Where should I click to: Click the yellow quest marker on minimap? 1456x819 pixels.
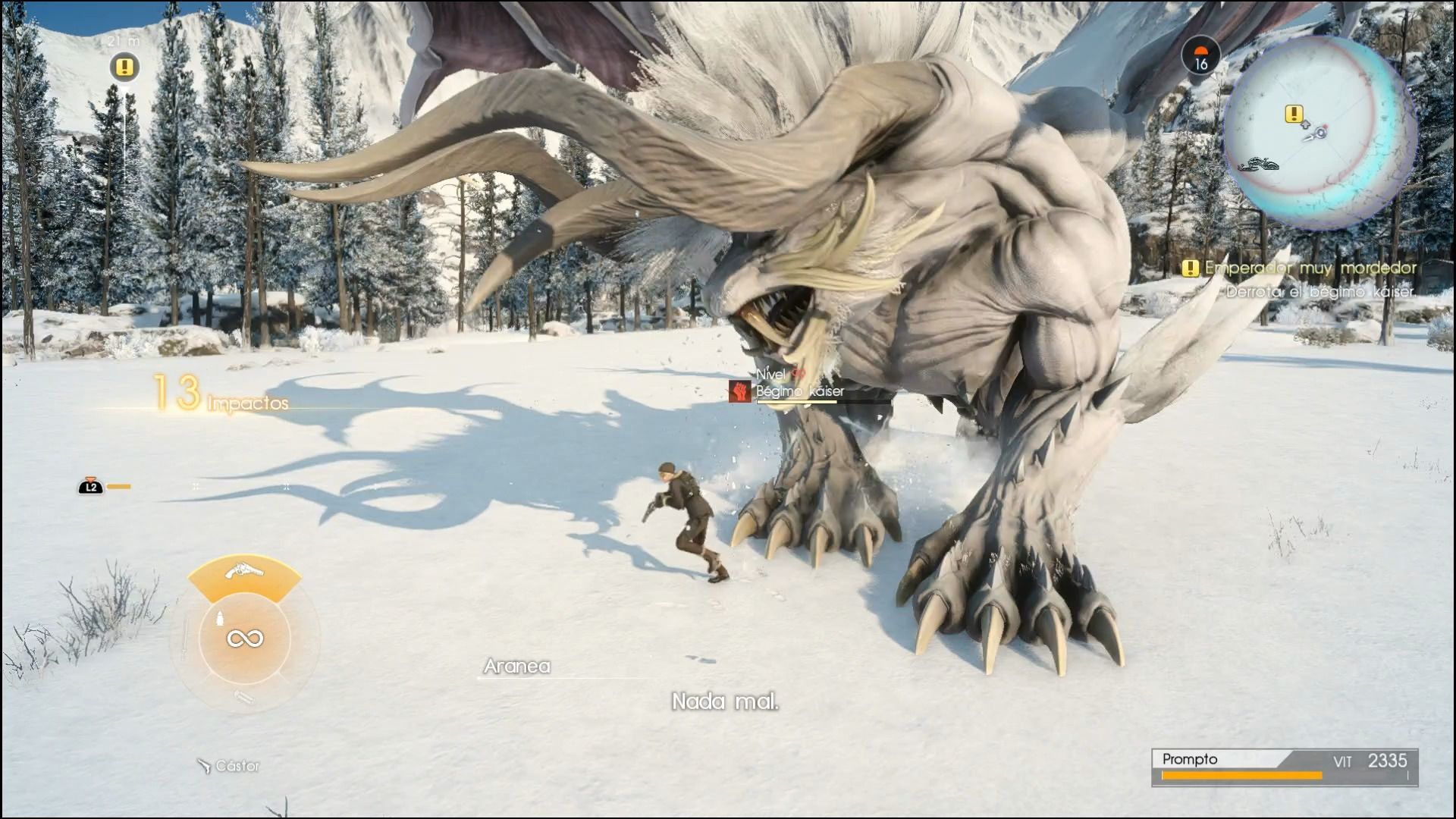click(x=1294, y=115)
